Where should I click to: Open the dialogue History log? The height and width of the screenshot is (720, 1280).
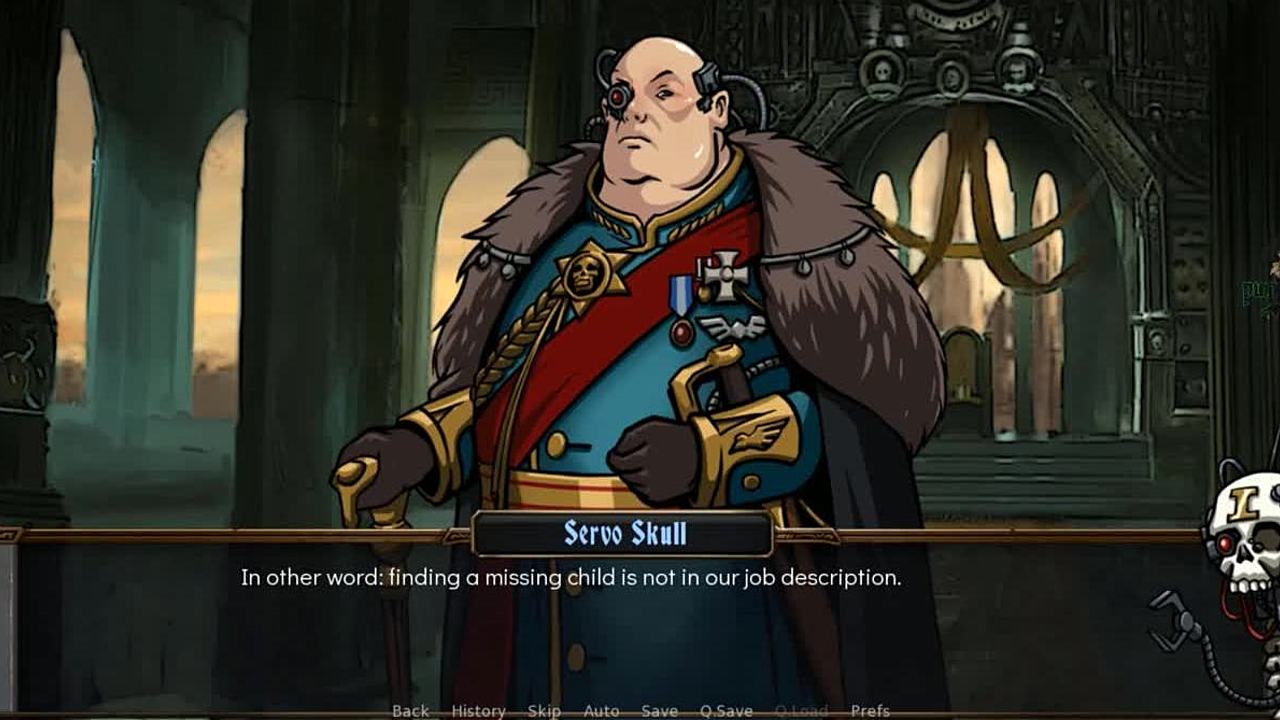tap(478, 711)
